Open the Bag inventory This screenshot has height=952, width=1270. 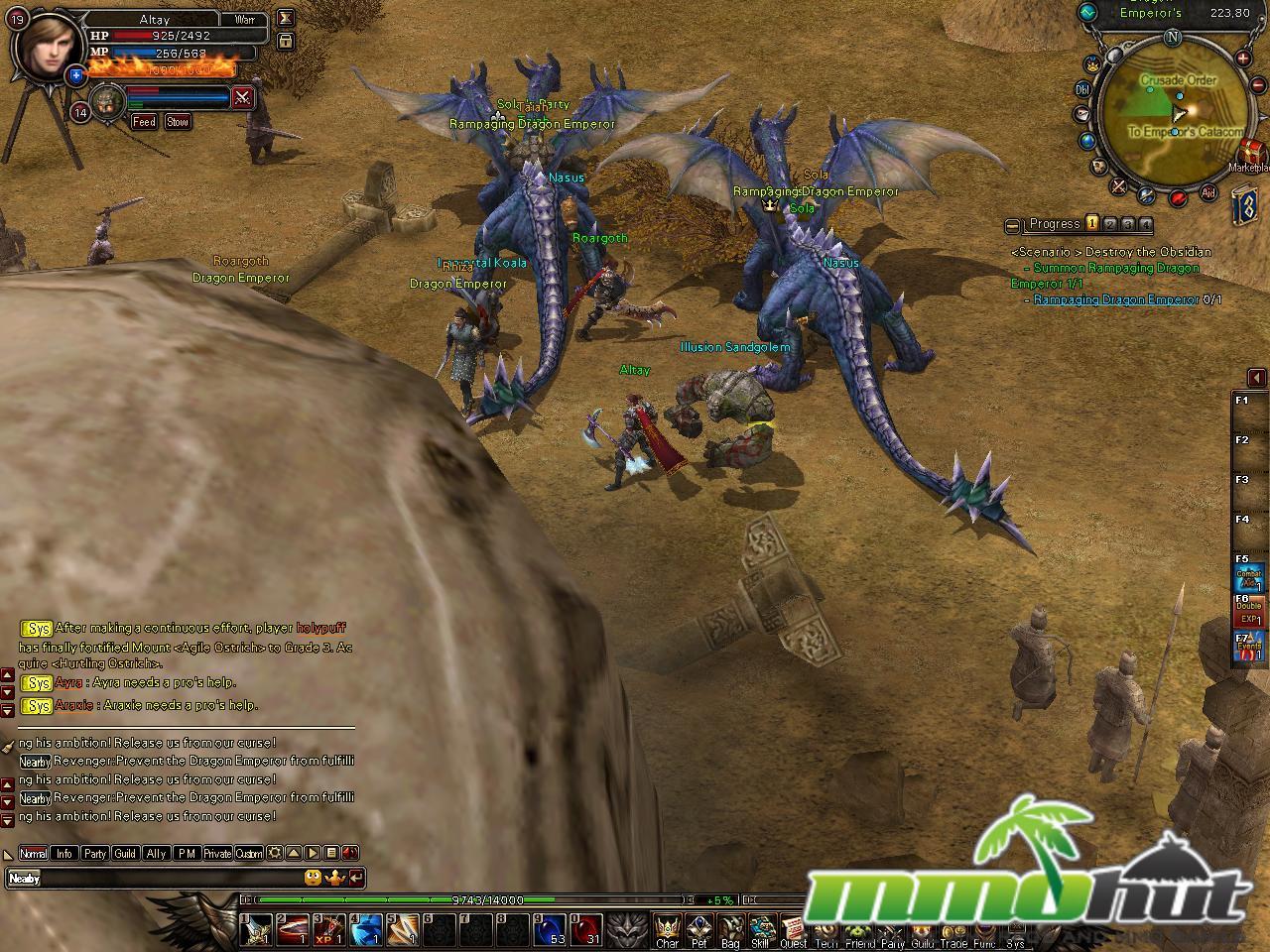[729, 932]
